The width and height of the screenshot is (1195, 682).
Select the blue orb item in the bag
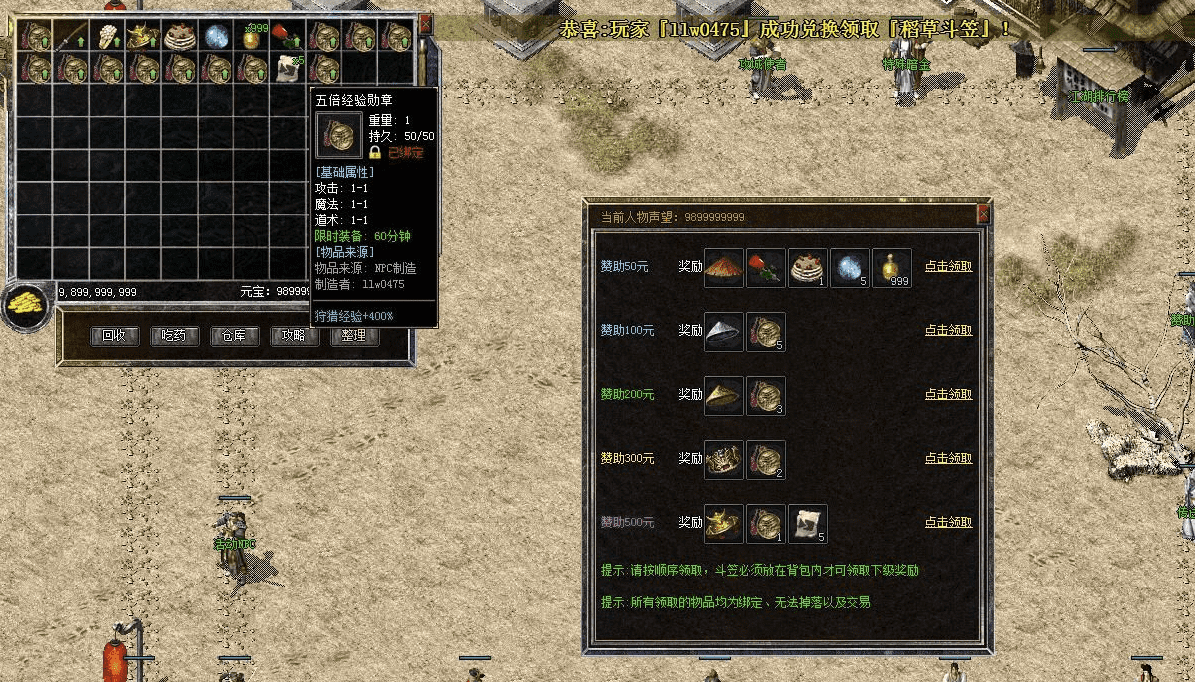point(217,37)
